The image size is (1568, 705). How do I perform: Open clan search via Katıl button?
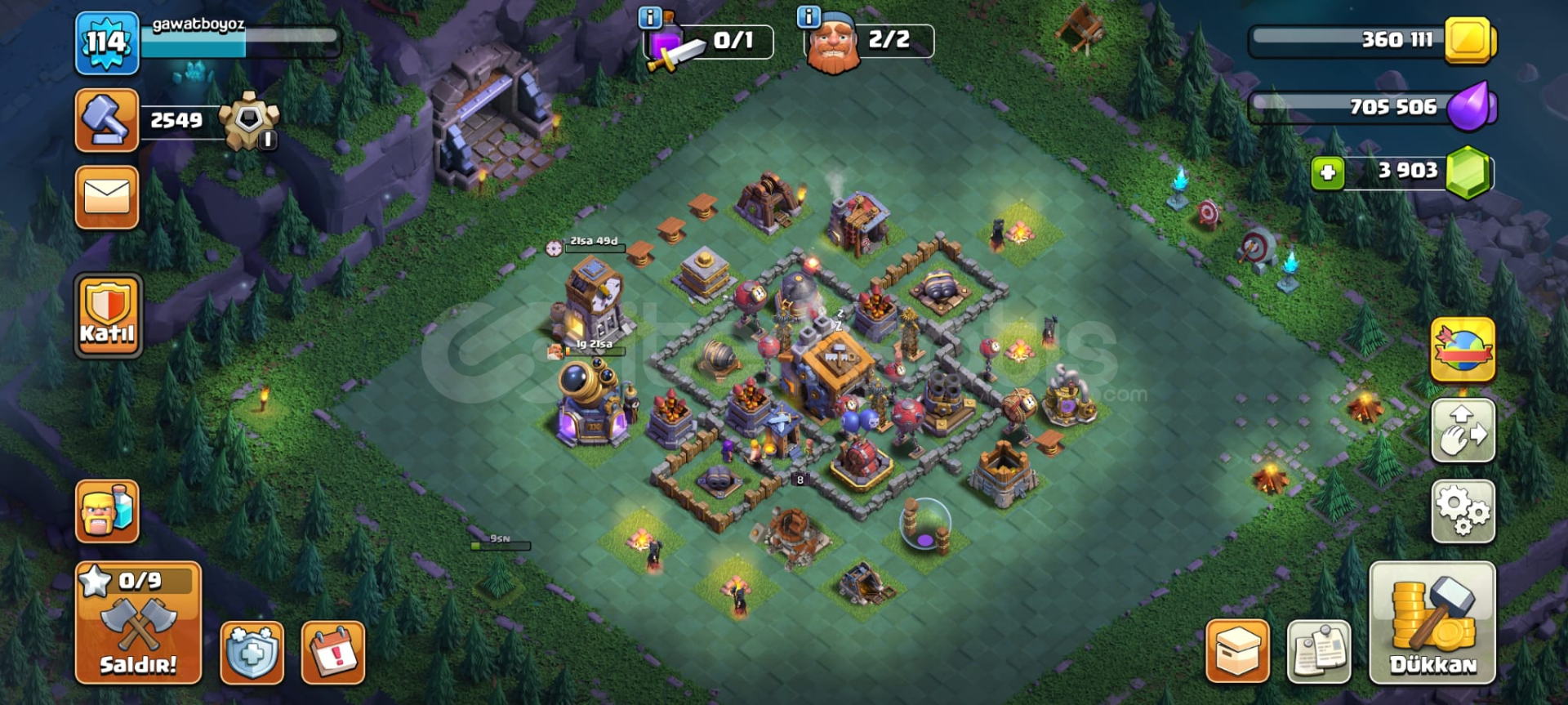point(107,313)
